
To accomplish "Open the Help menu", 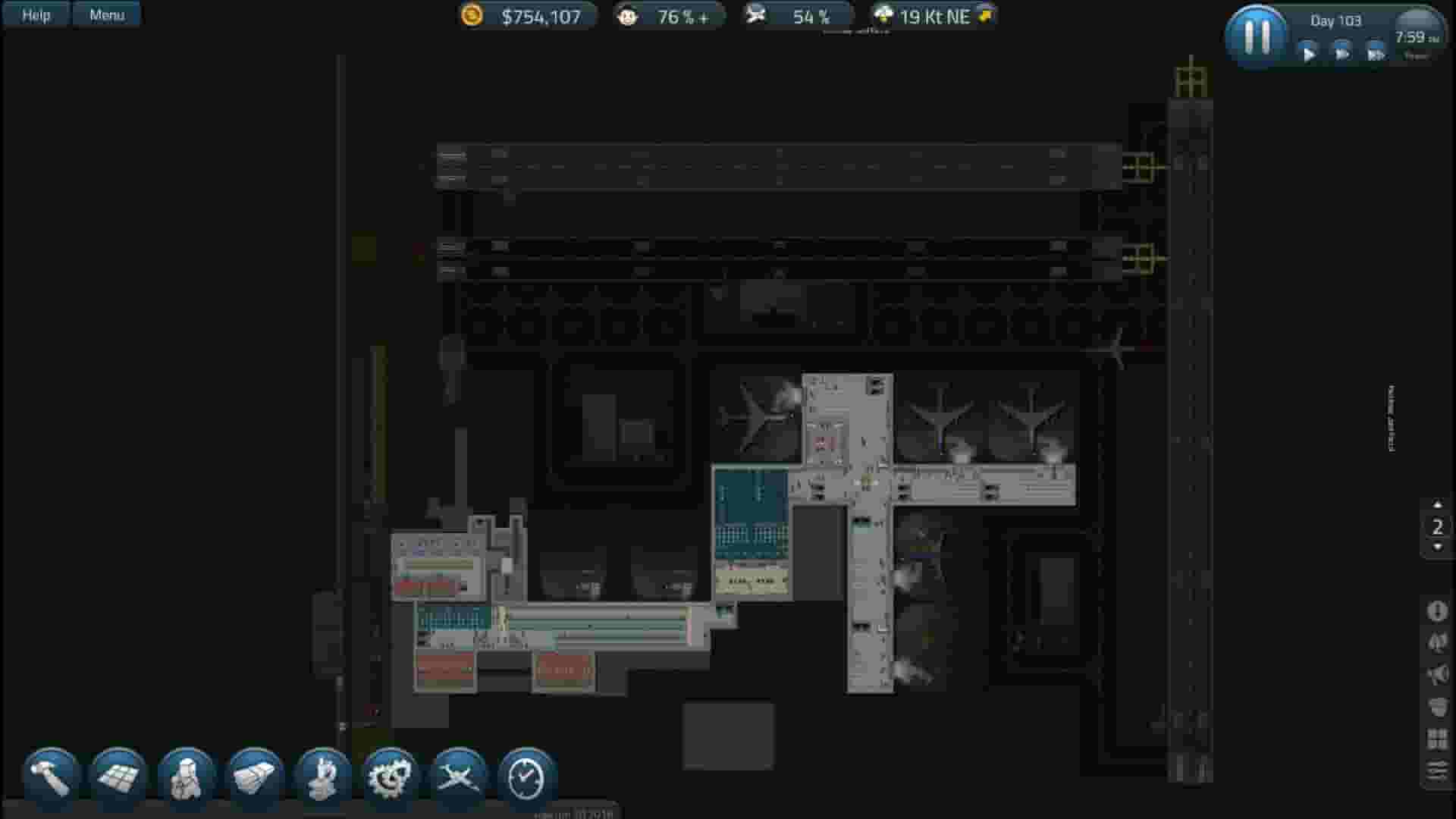I will (x=35, y=14).
